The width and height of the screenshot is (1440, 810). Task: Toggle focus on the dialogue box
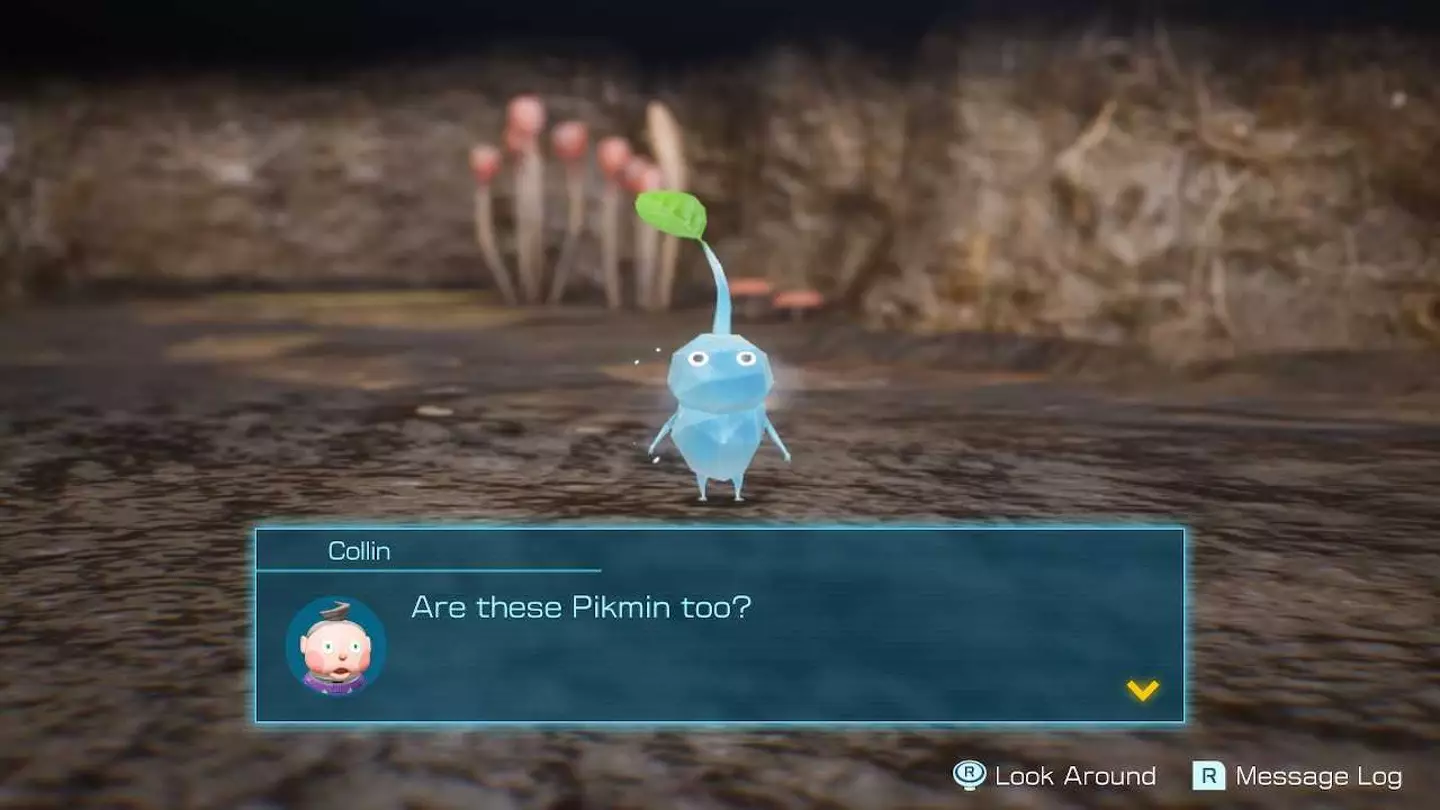click(x=720, y=620)
